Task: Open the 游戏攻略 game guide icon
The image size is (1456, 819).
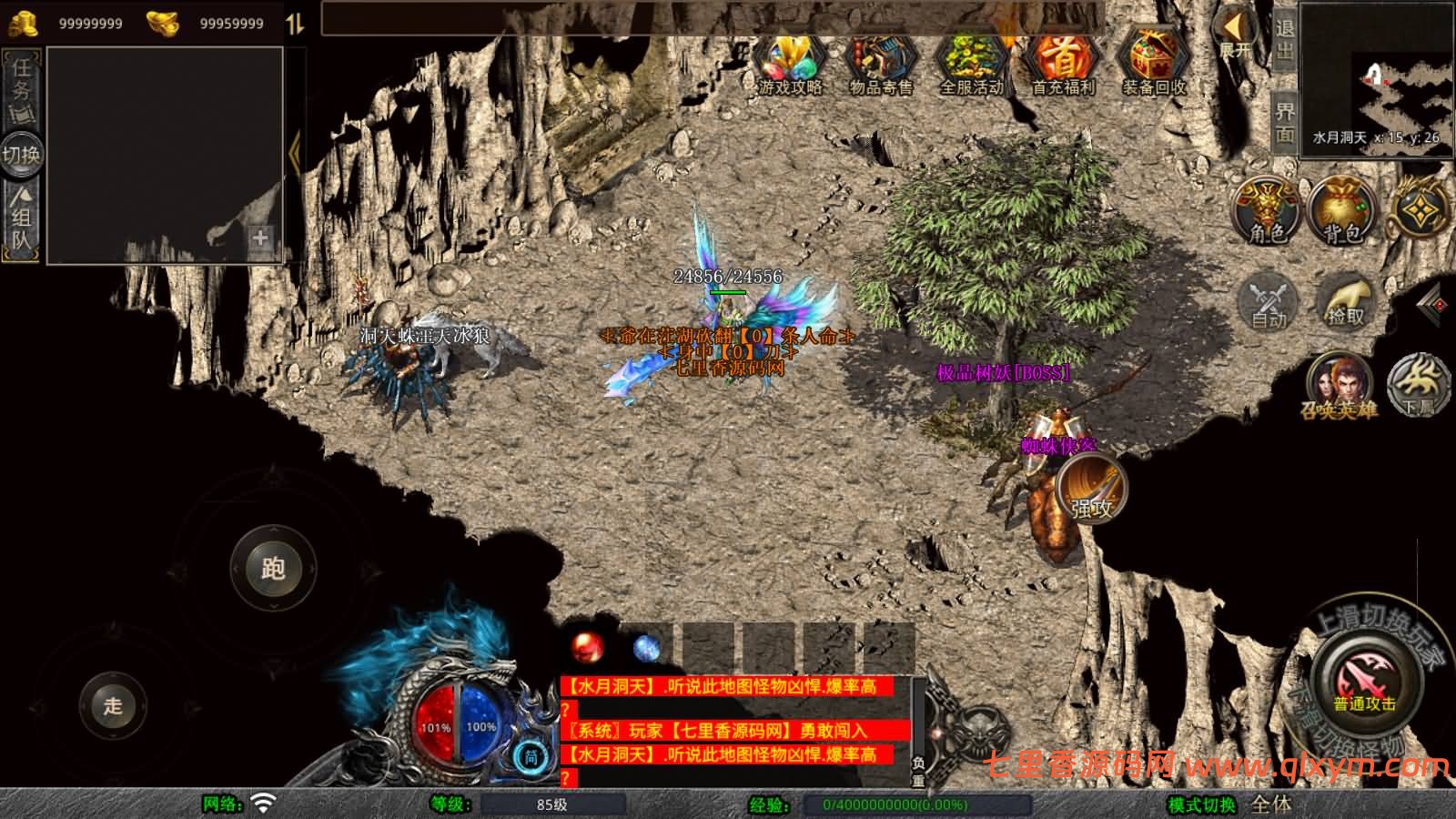Action: coord(790,62)
